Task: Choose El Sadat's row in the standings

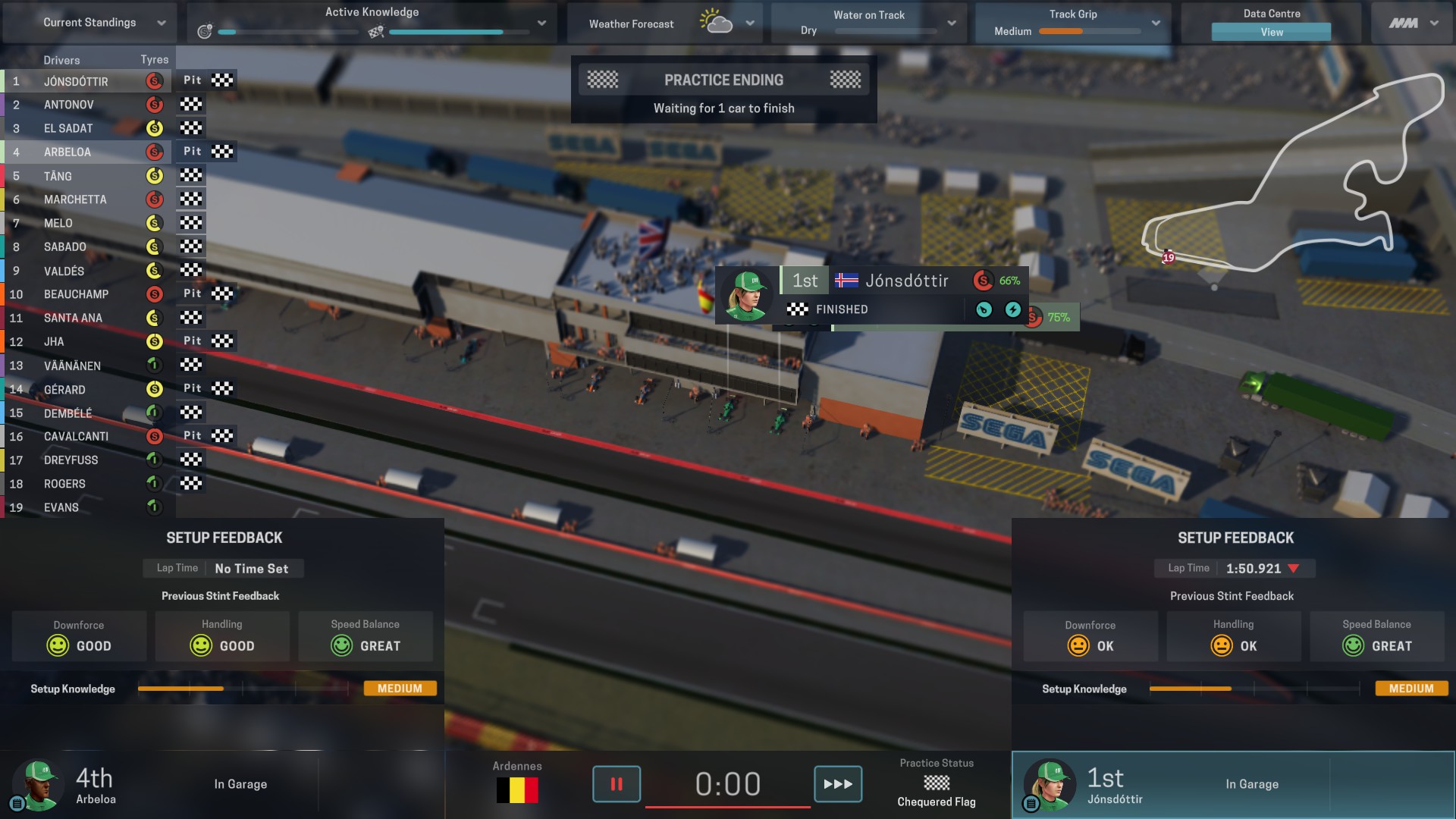Action: pyautogui.click(x=68, y=129)
